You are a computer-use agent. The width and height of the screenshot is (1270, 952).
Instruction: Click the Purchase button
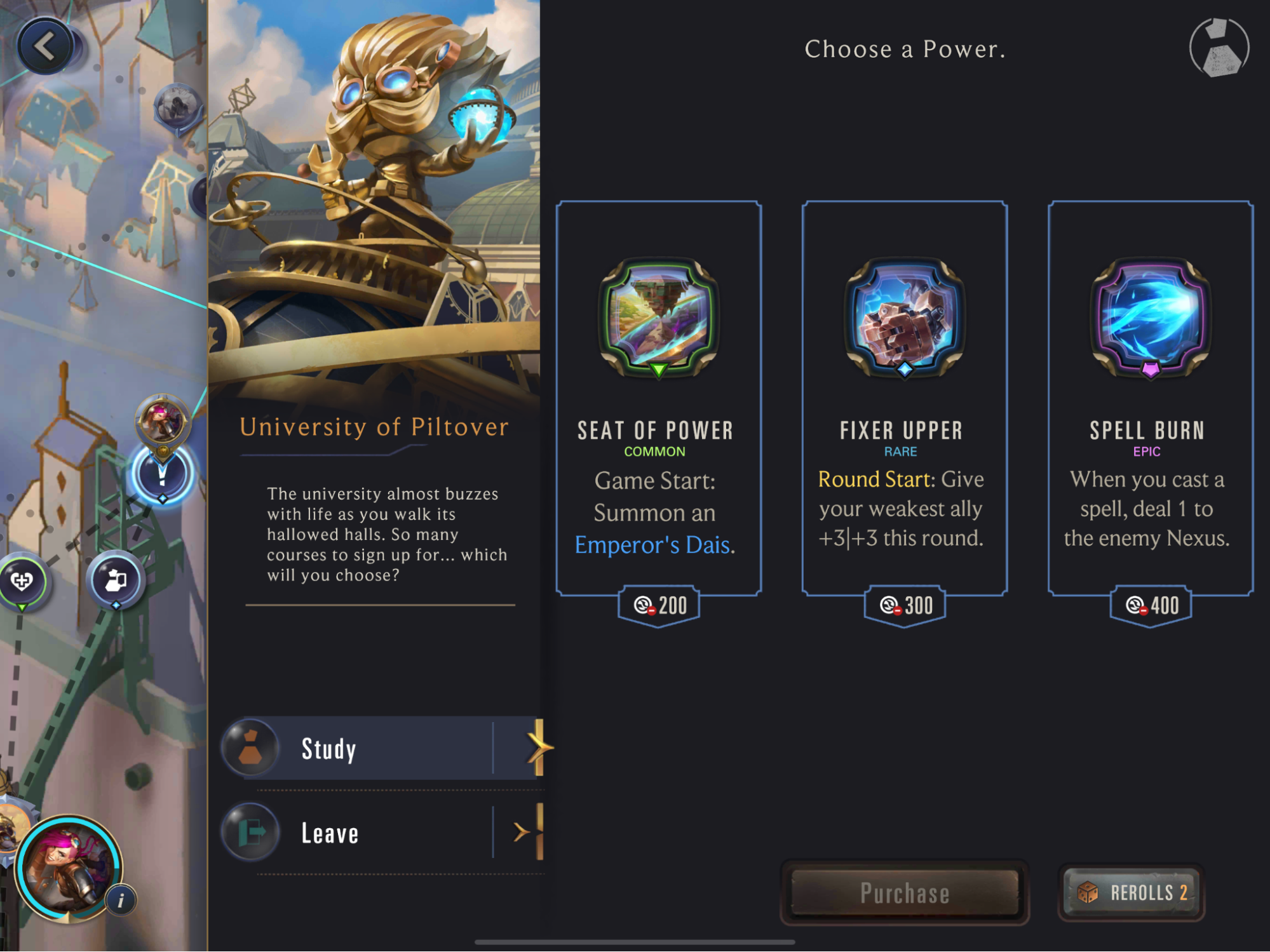pos(904,892)
